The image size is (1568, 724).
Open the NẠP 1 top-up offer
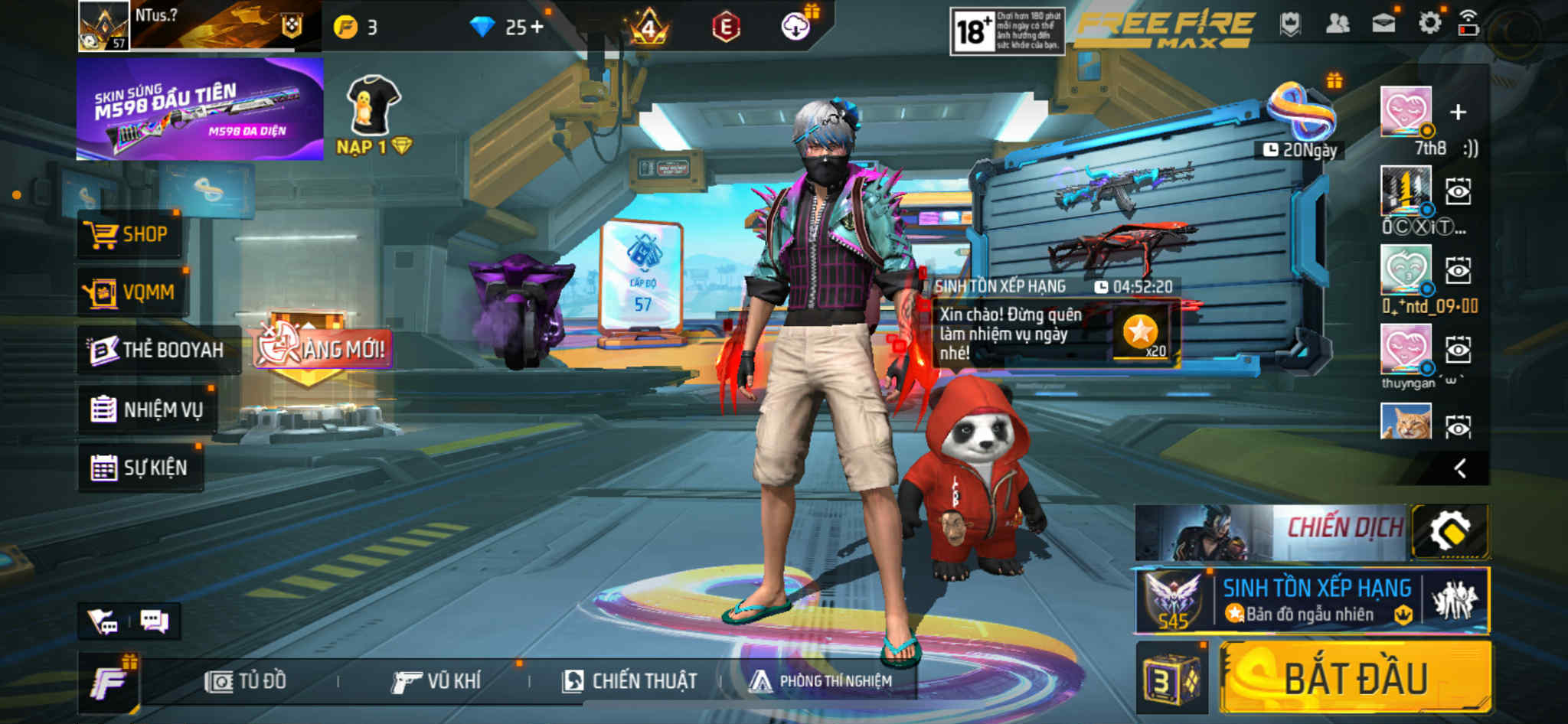coord(374,116)
